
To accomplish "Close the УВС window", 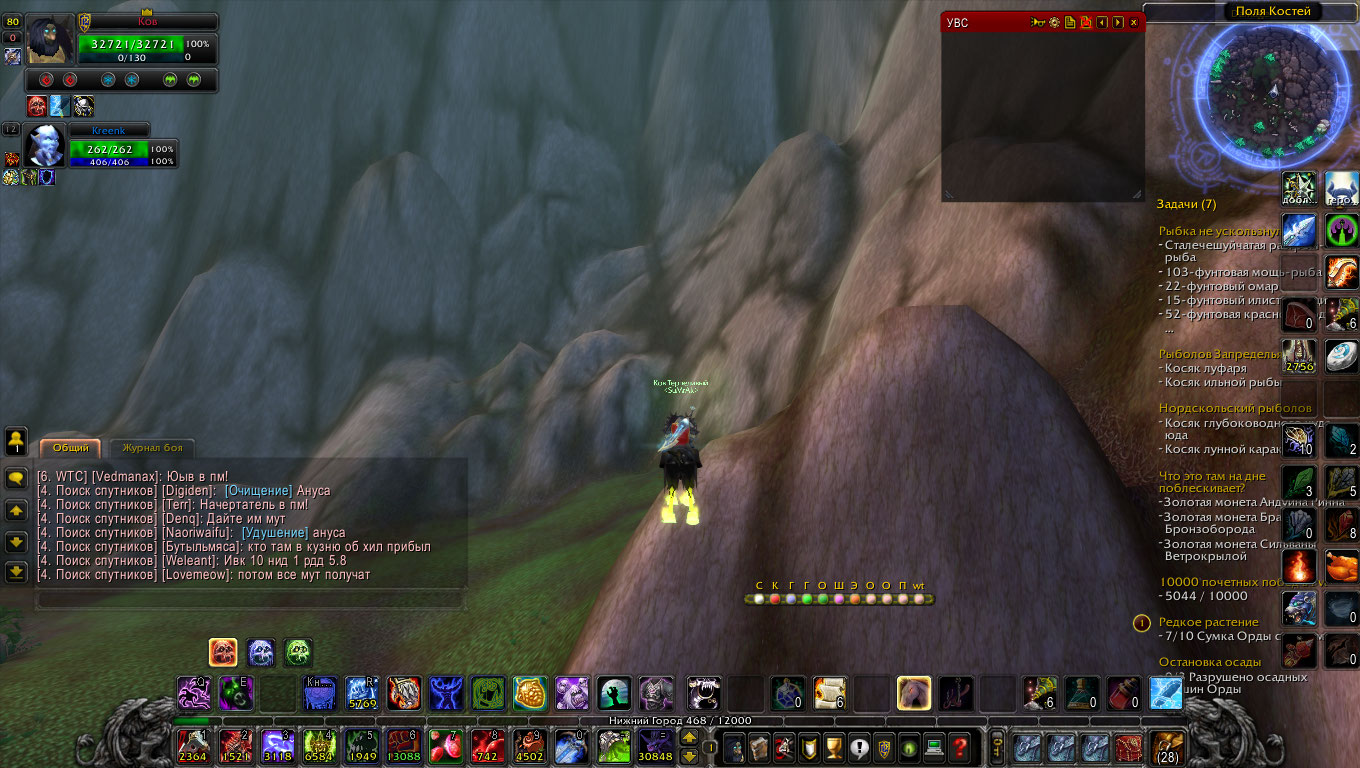I will [1133, 23].
